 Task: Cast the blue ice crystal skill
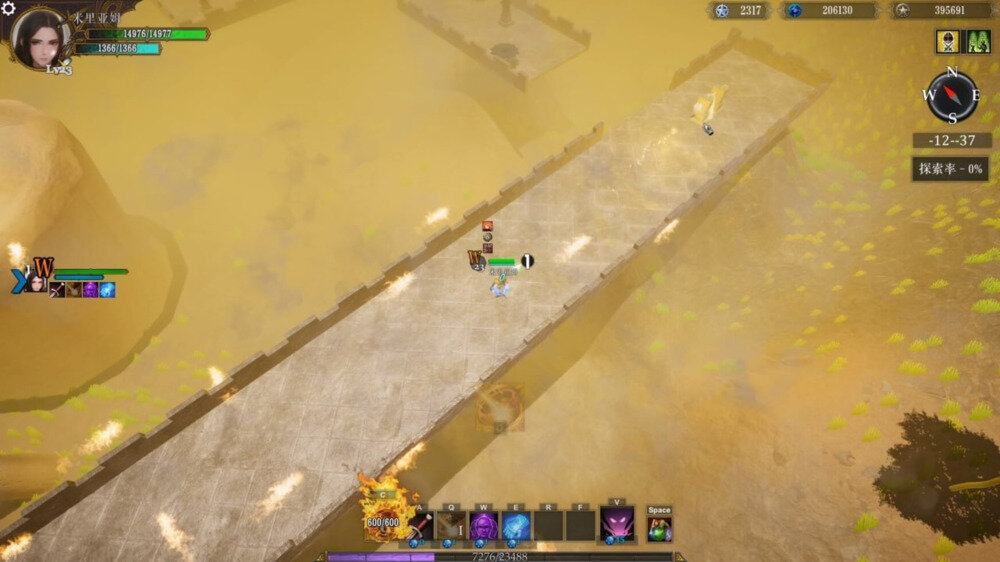515,525
